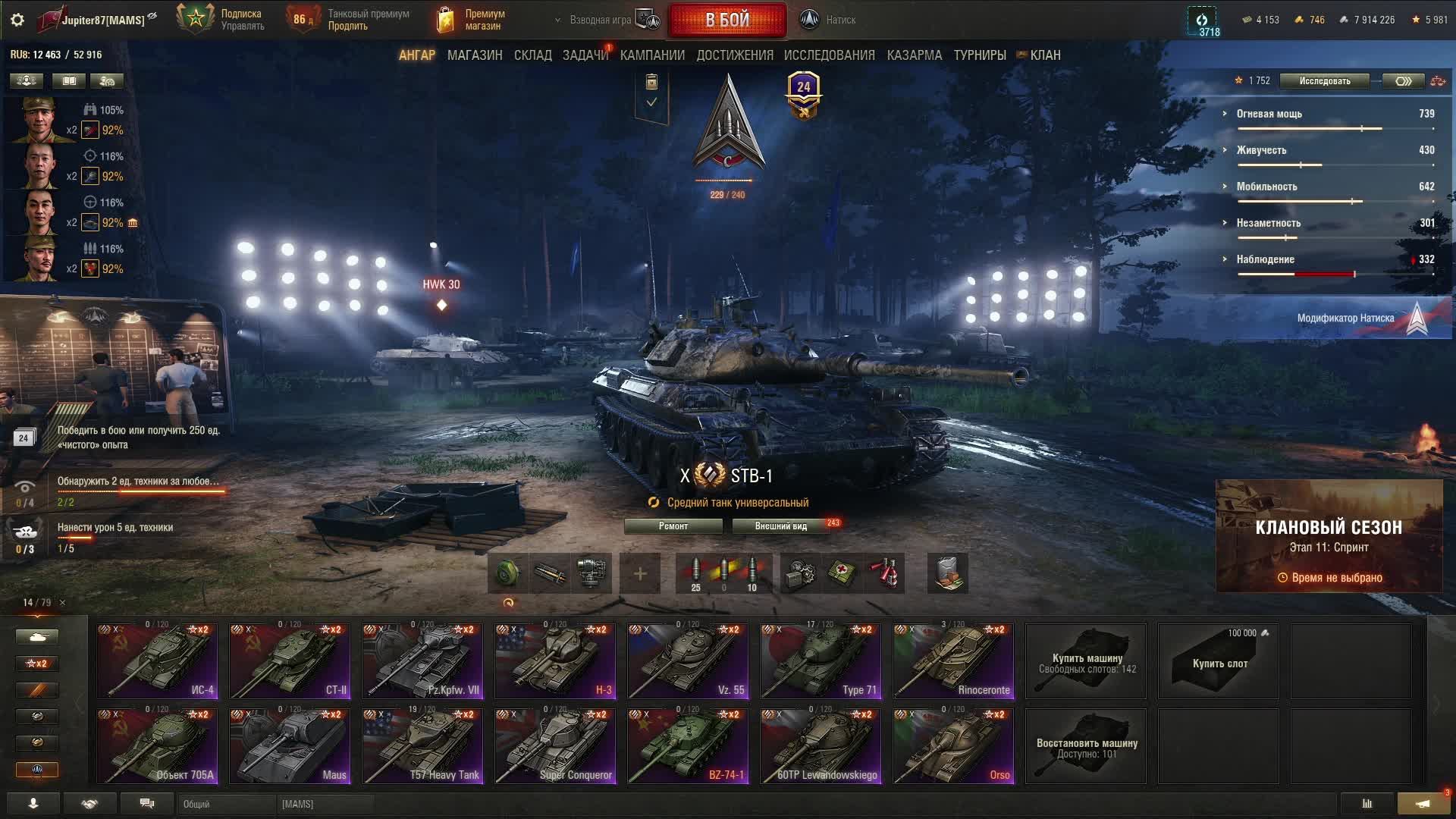
Task: Select the Super Conqueror tank tile
Action: click(555, 745)
